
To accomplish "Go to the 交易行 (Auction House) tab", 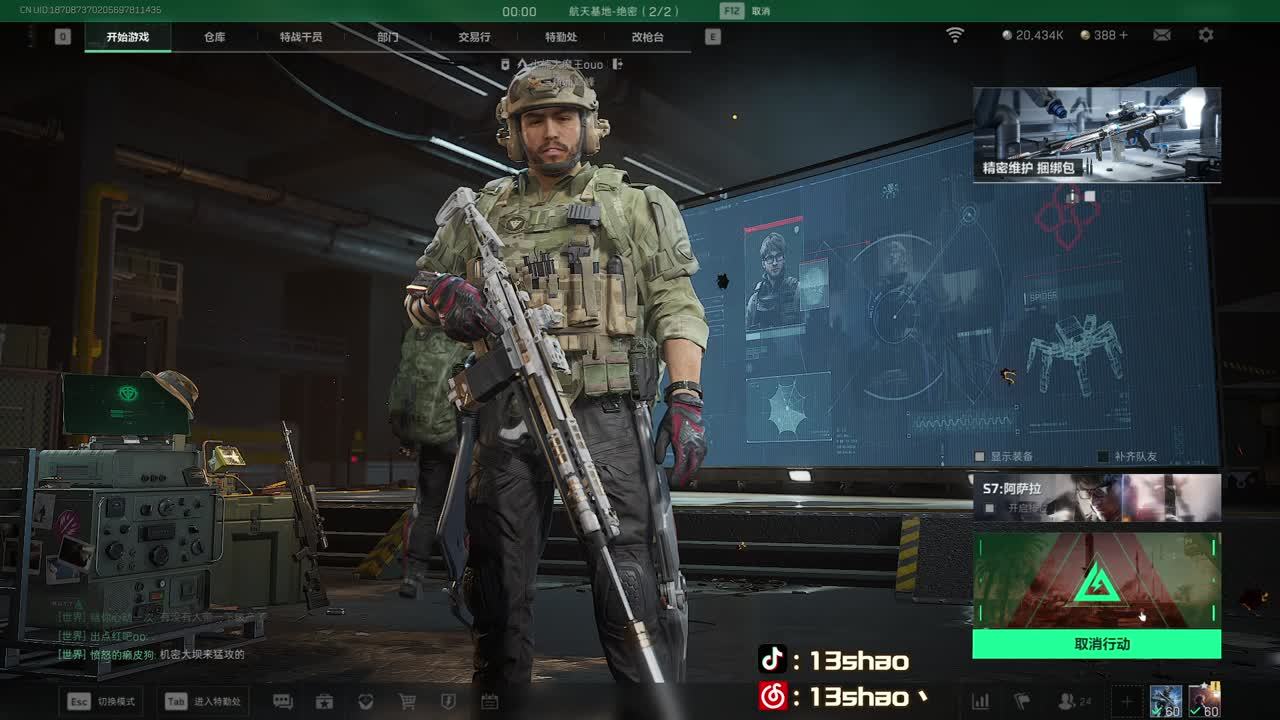I will click(x=474, y=37).
